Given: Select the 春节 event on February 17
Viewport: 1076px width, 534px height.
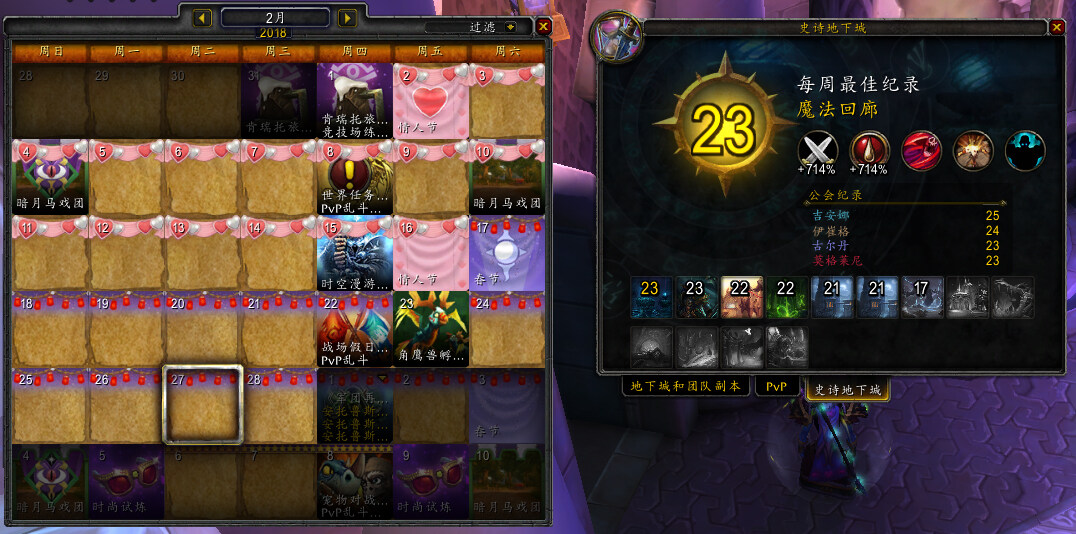Looking at the screenshot, I should click(x=507, y=254).
